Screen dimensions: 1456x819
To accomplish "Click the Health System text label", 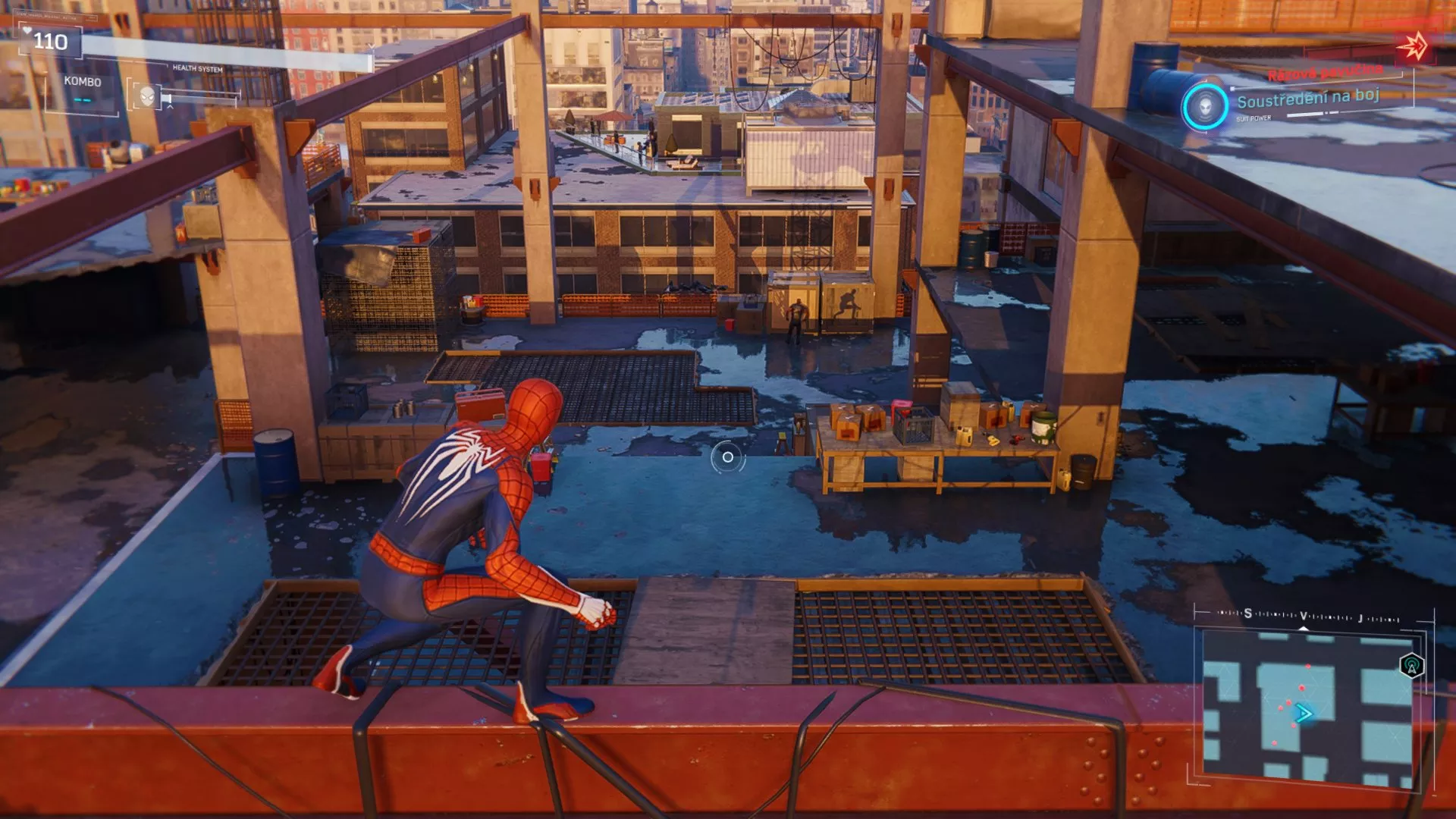I will tap(197, 68).
